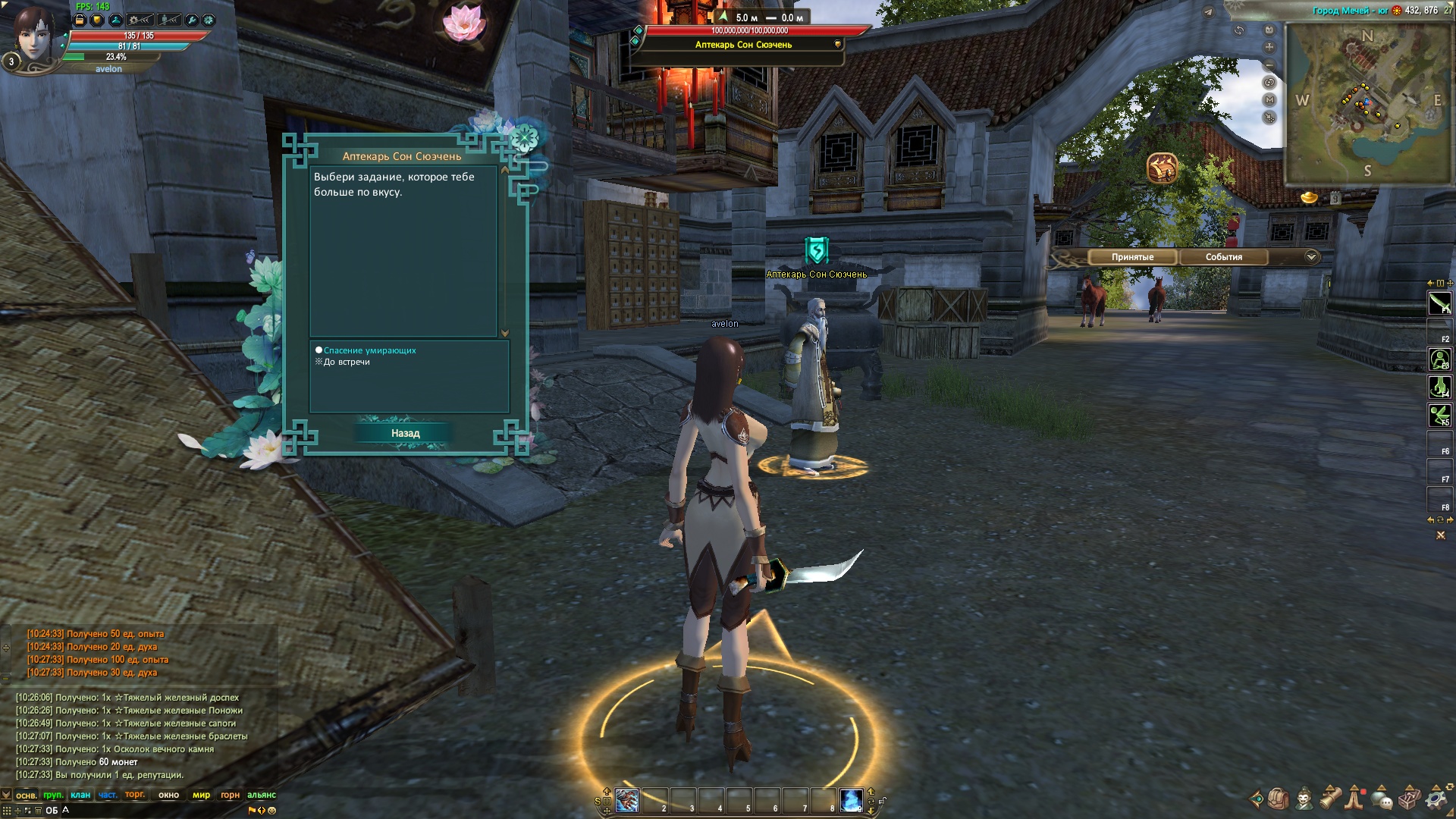Open the chat bubbles social menu

(1382, 799)
